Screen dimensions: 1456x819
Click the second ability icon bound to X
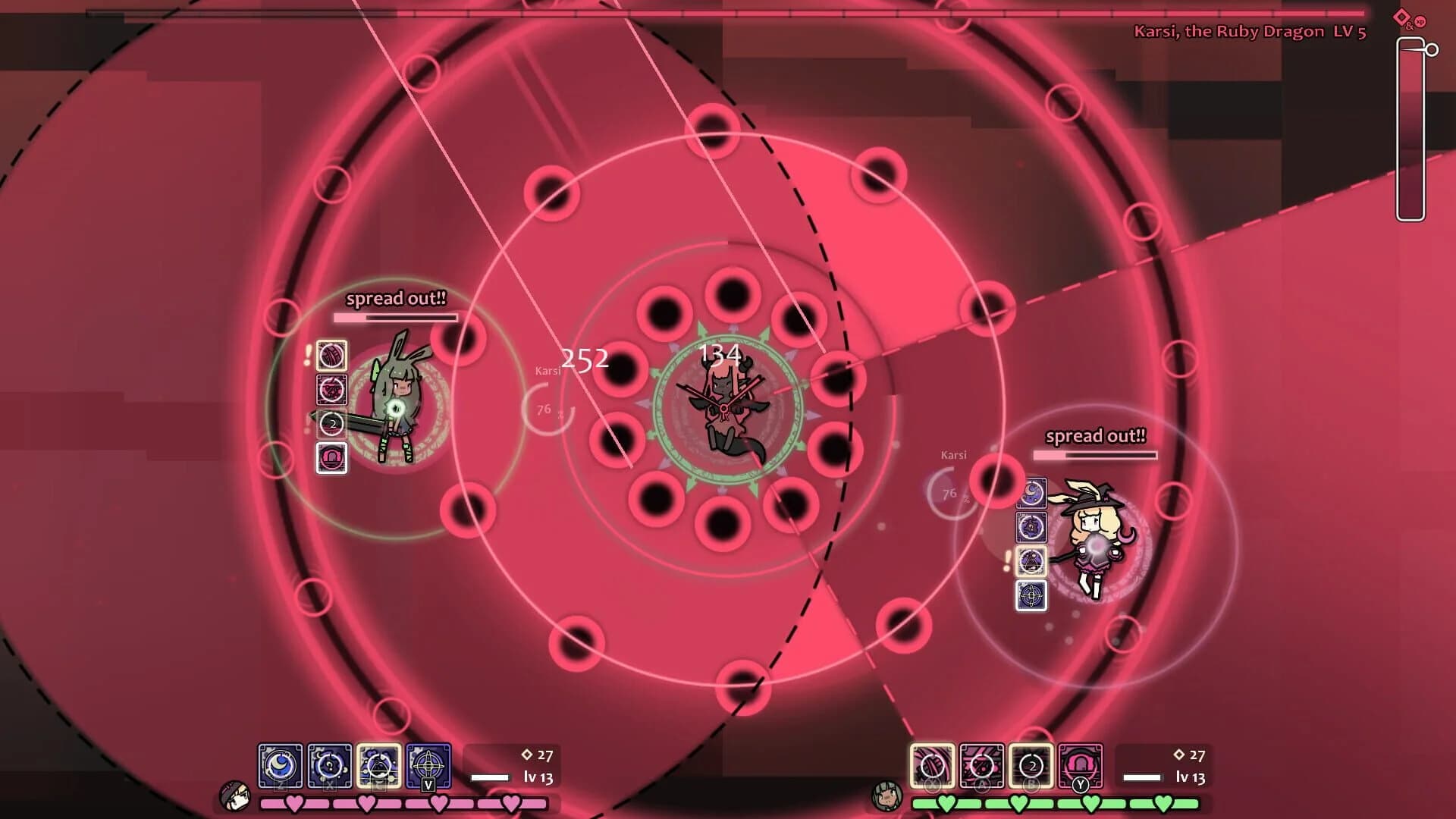pos(330,766)
